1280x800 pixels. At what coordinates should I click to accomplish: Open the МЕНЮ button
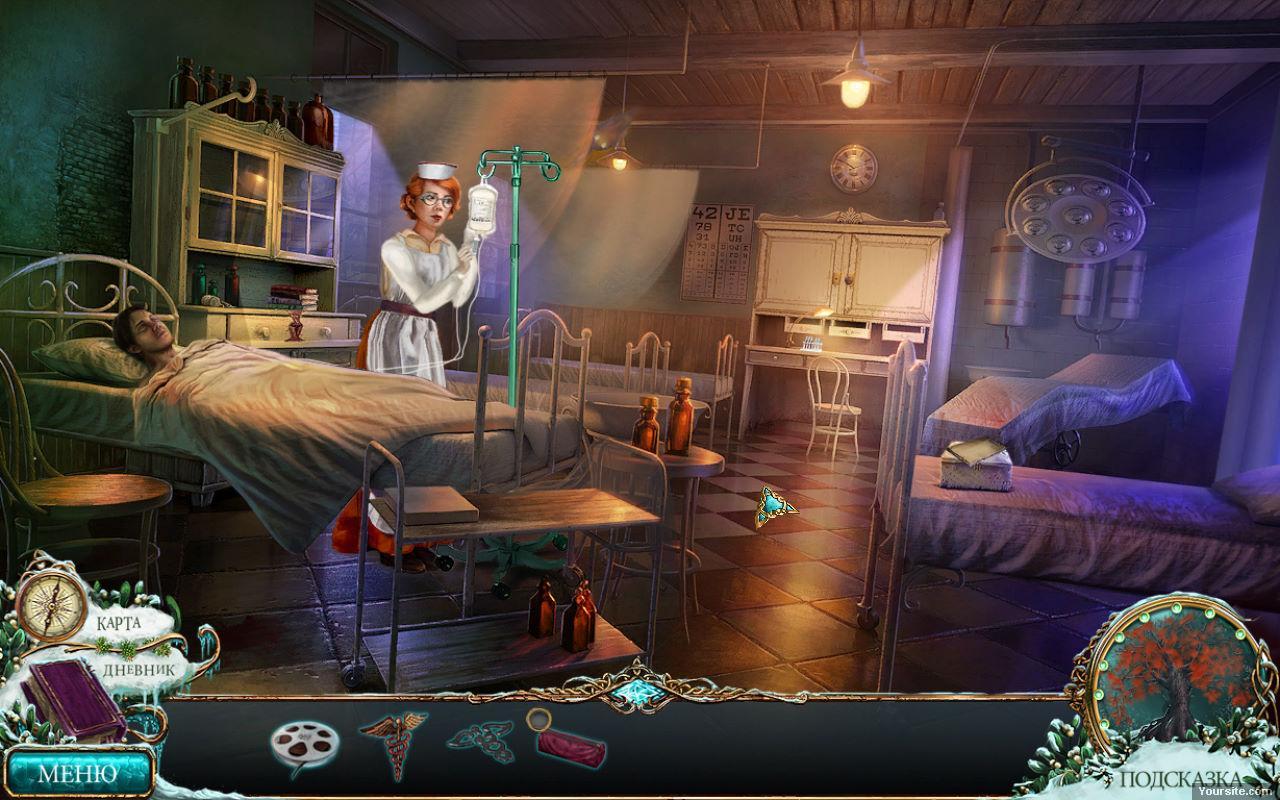click(x=77, y=772)
